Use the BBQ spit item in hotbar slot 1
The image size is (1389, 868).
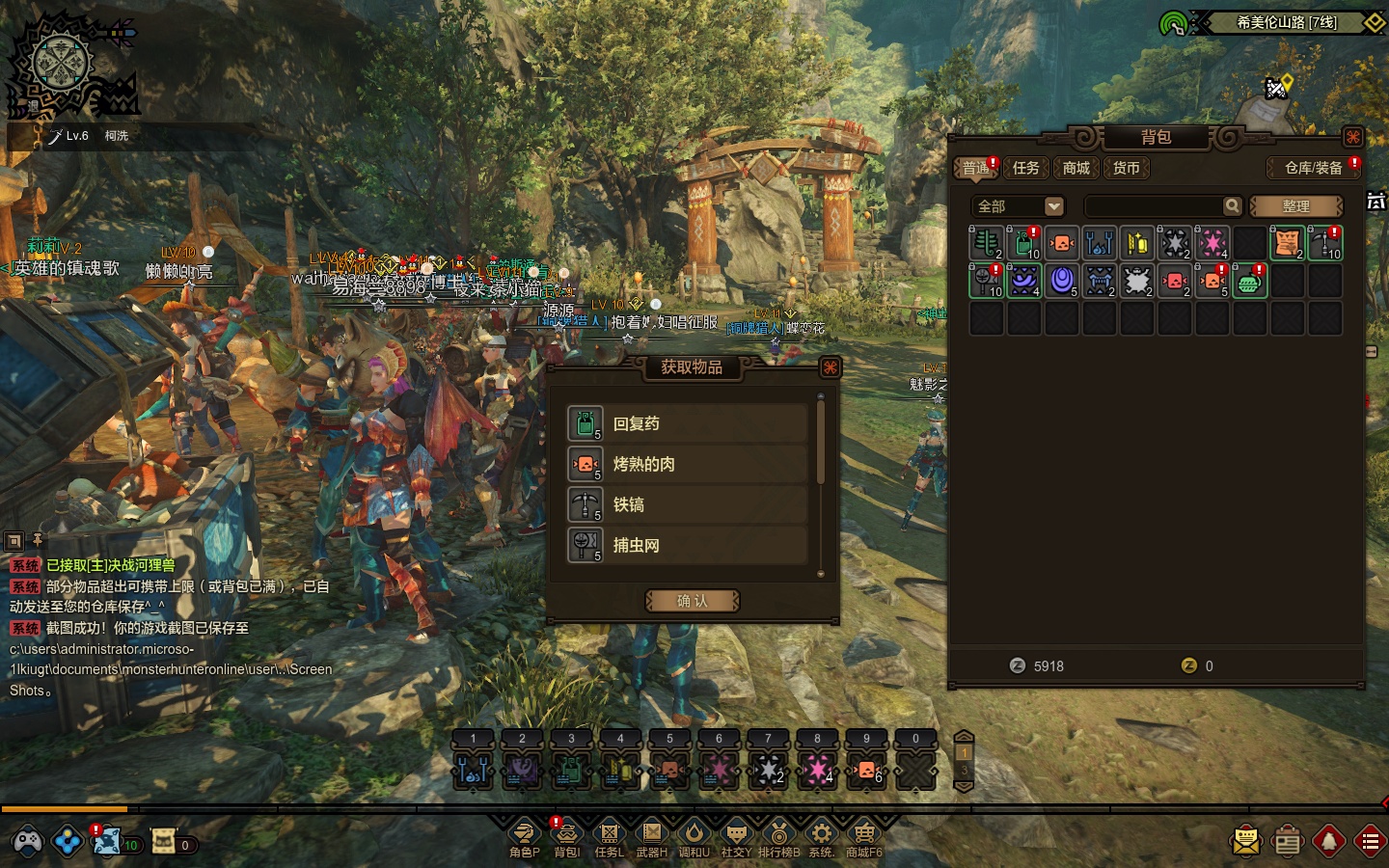pos(473,770)
